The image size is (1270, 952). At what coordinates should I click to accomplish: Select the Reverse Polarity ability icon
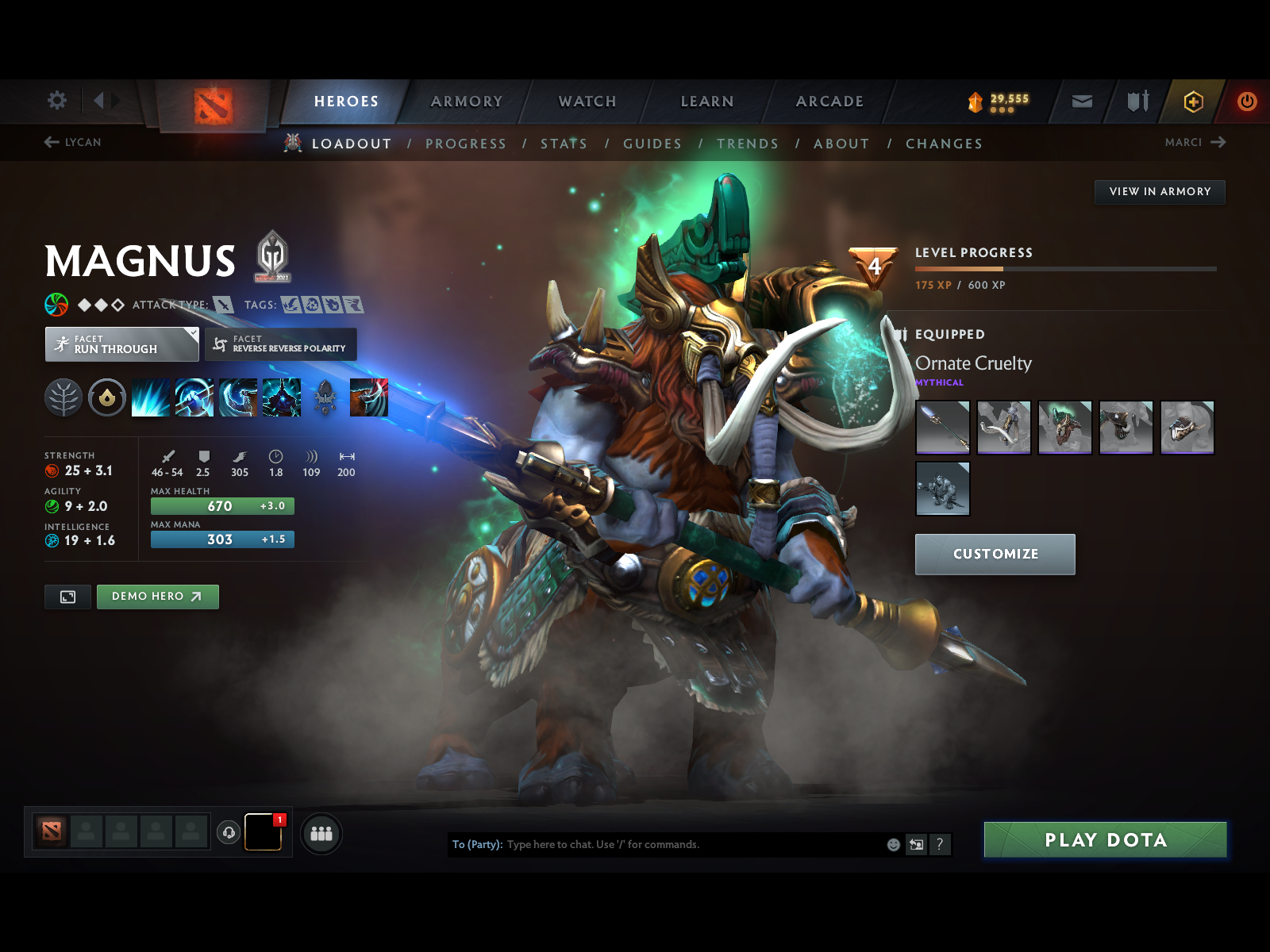pos(281,397)
